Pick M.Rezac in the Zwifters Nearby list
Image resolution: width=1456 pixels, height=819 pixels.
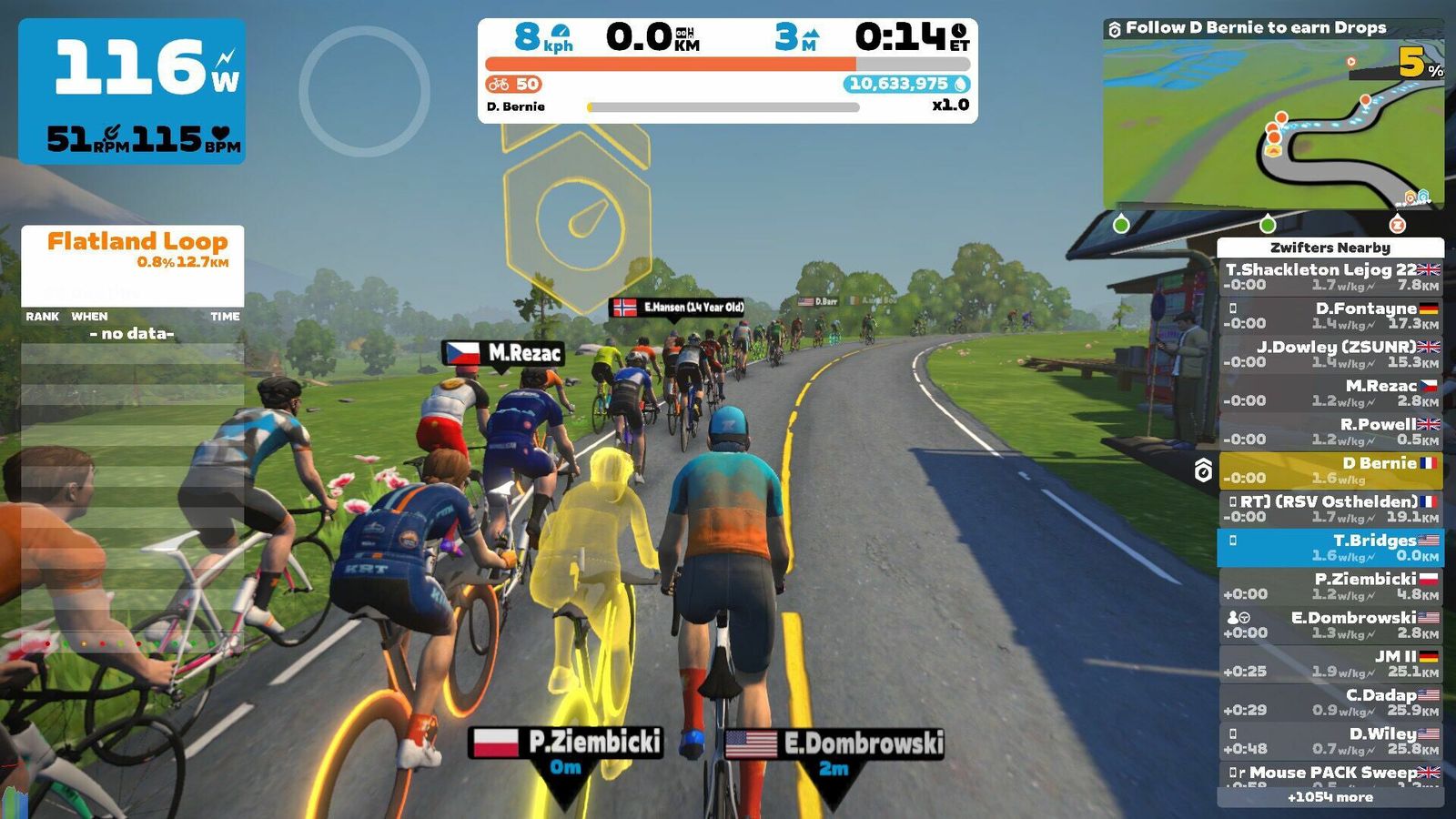[1330, 393]
